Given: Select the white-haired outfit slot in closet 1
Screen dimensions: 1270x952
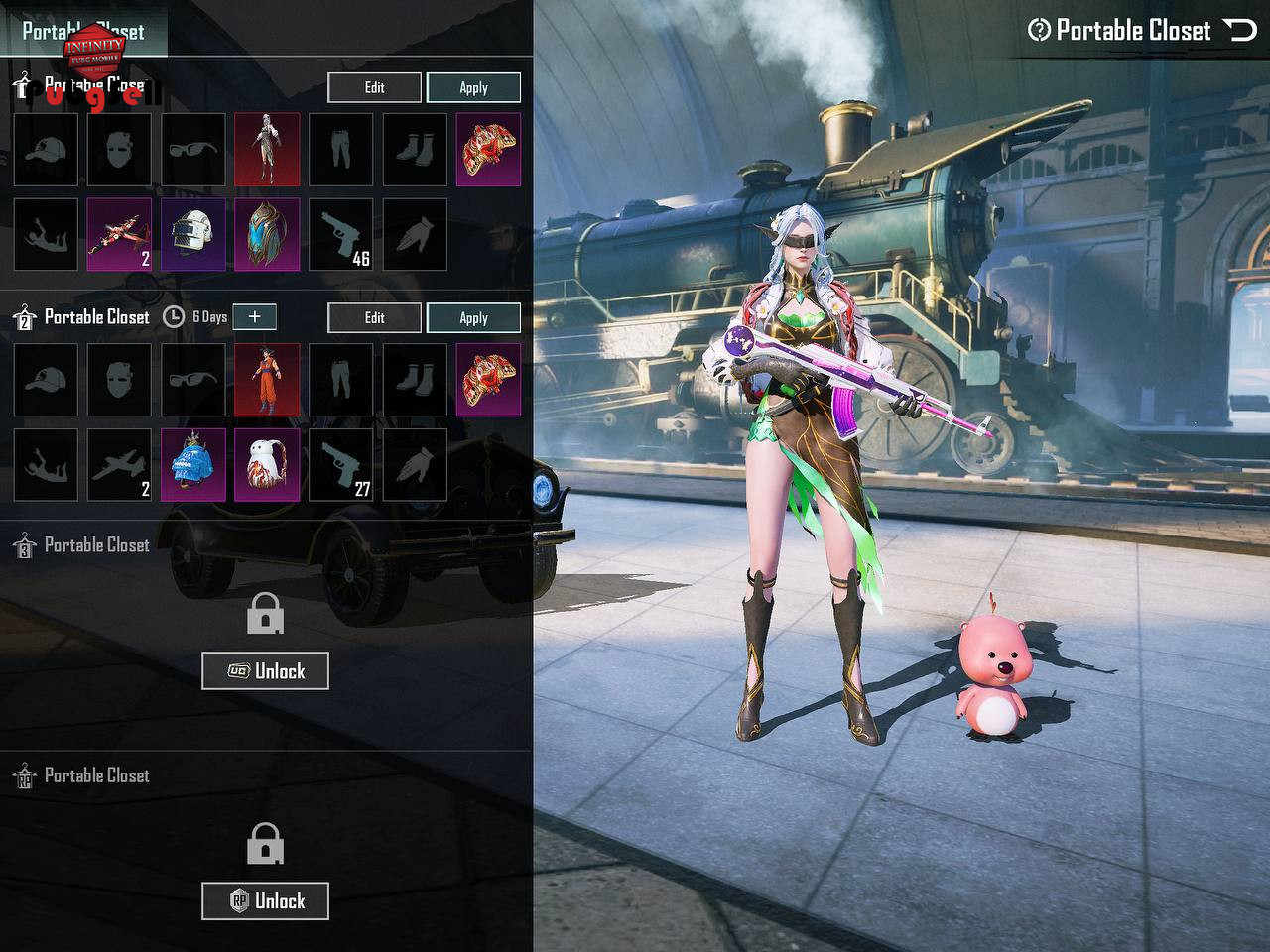Looking at the screenshot, I should point(267,149).
